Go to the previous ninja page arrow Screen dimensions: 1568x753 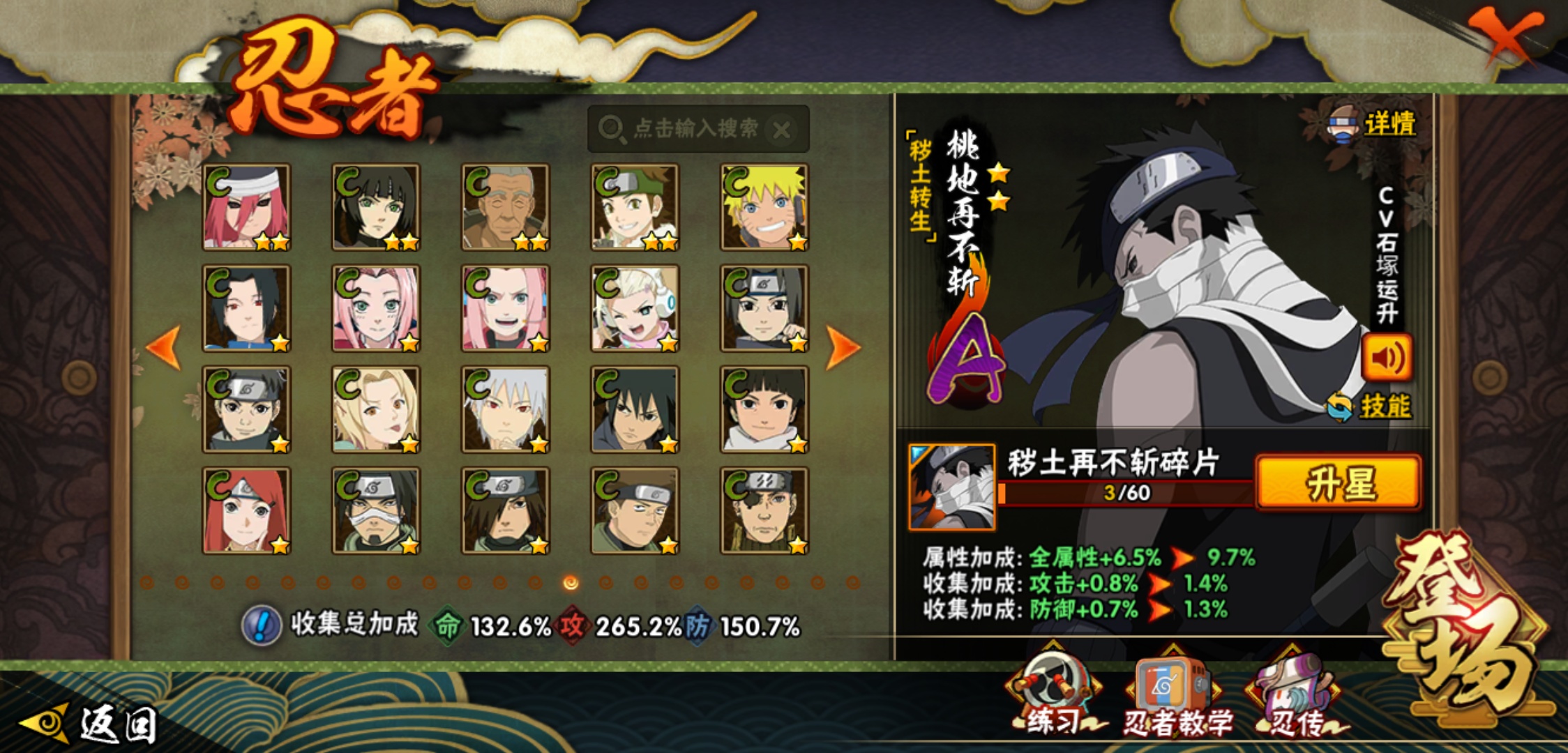click(165, 347)
